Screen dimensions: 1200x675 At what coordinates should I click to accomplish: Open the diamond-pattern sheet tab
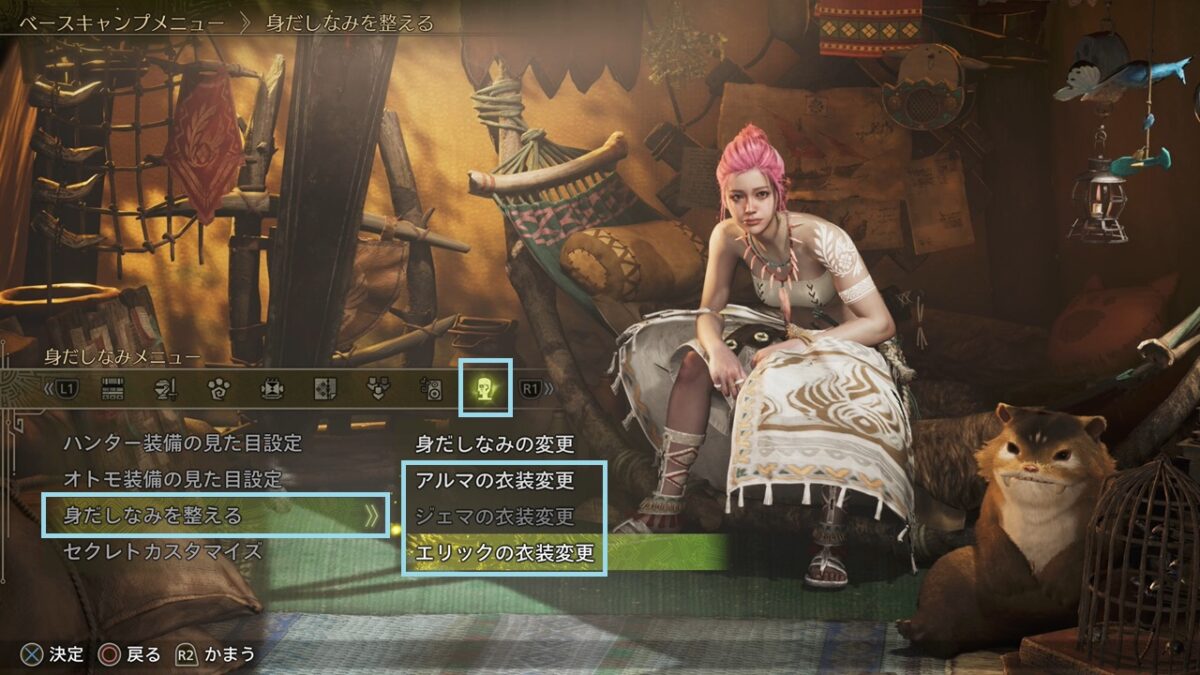pos(325,388)
